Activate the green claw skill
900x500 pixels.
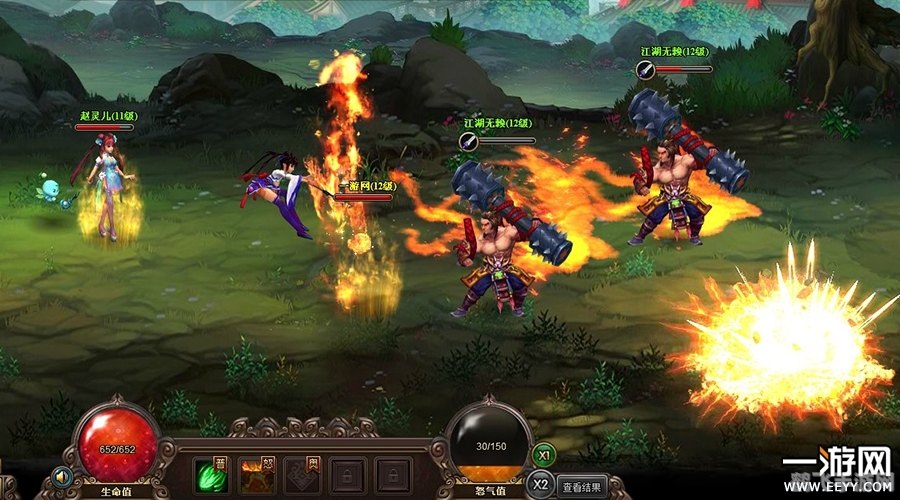(208, 473)
